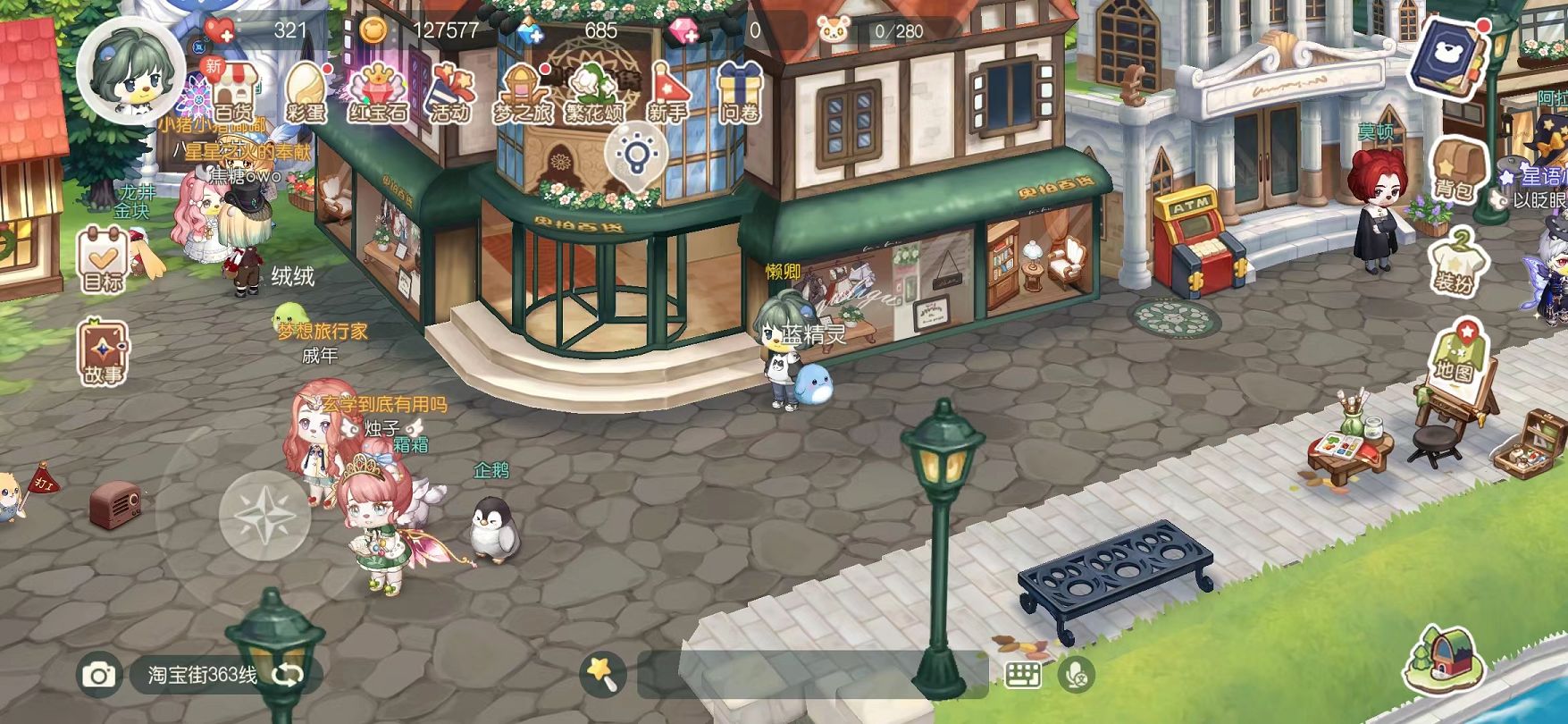The image size is (1568, 724).
Task: Open the 问卷 survey gift
Action: coord(739,92)
